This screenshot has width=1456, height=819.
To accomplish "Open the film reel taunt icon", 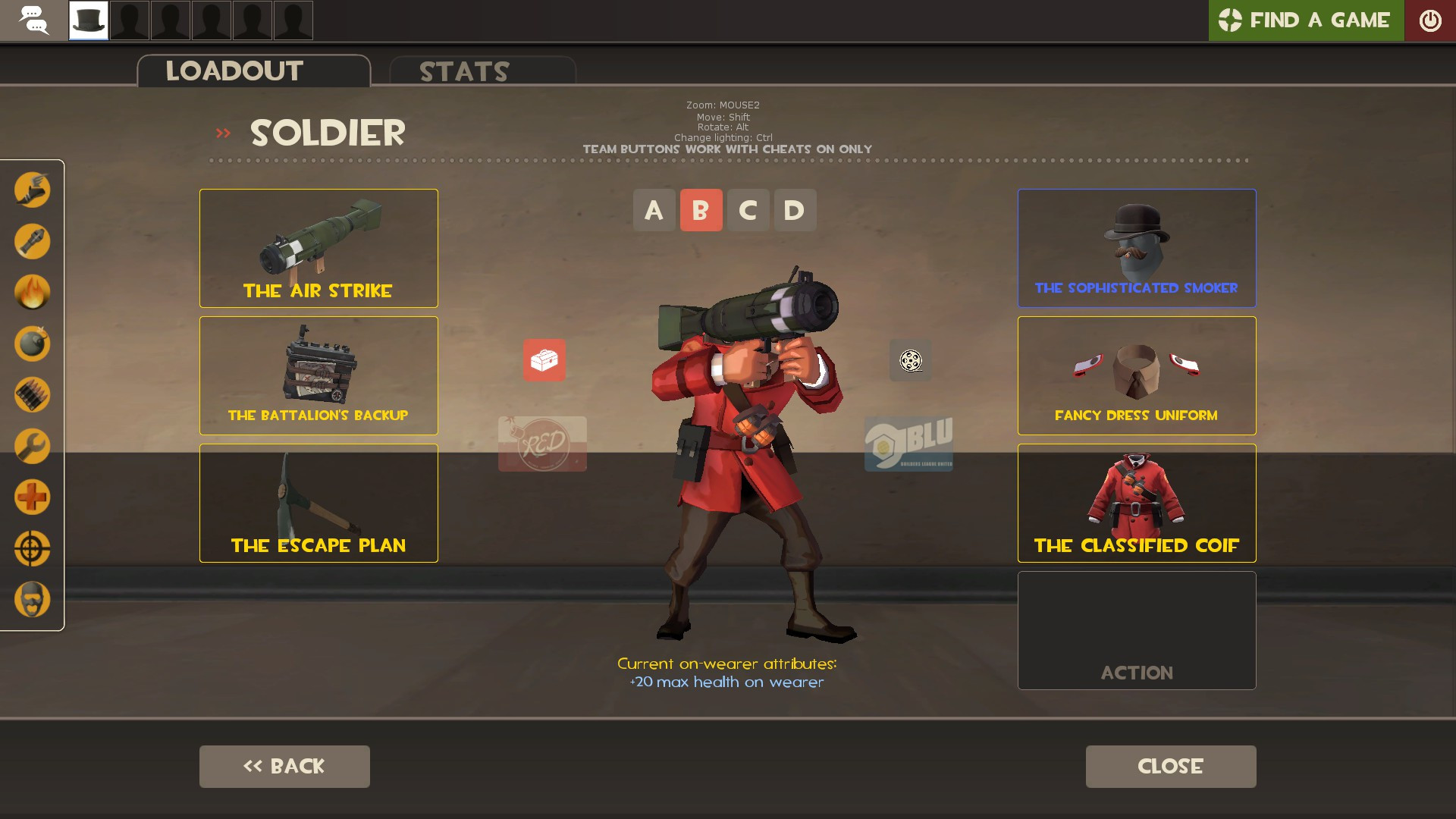I will coord(910,361).
